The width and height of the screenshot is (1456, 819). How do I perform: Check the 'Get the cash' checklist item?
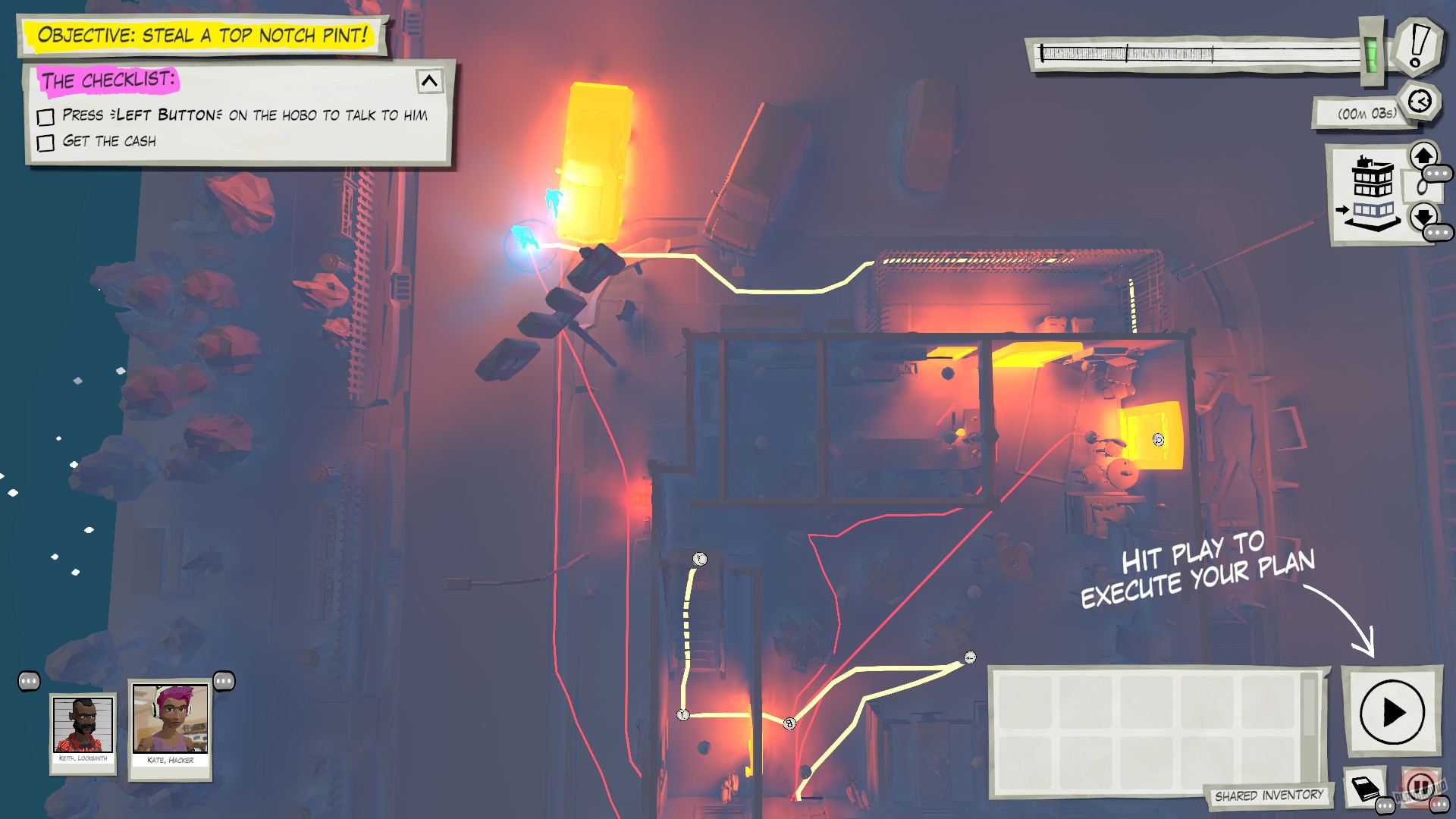[46, 143]
